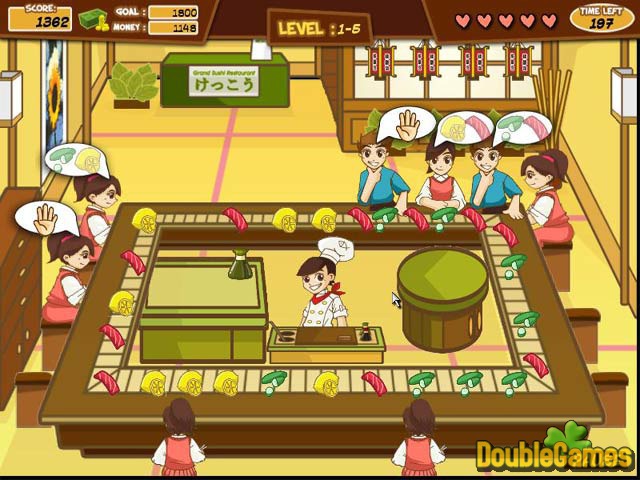The height and width of the screenshot is (480, 640).
Task: Select the lemon and tuna order bubble
Action: coord(466,127)
